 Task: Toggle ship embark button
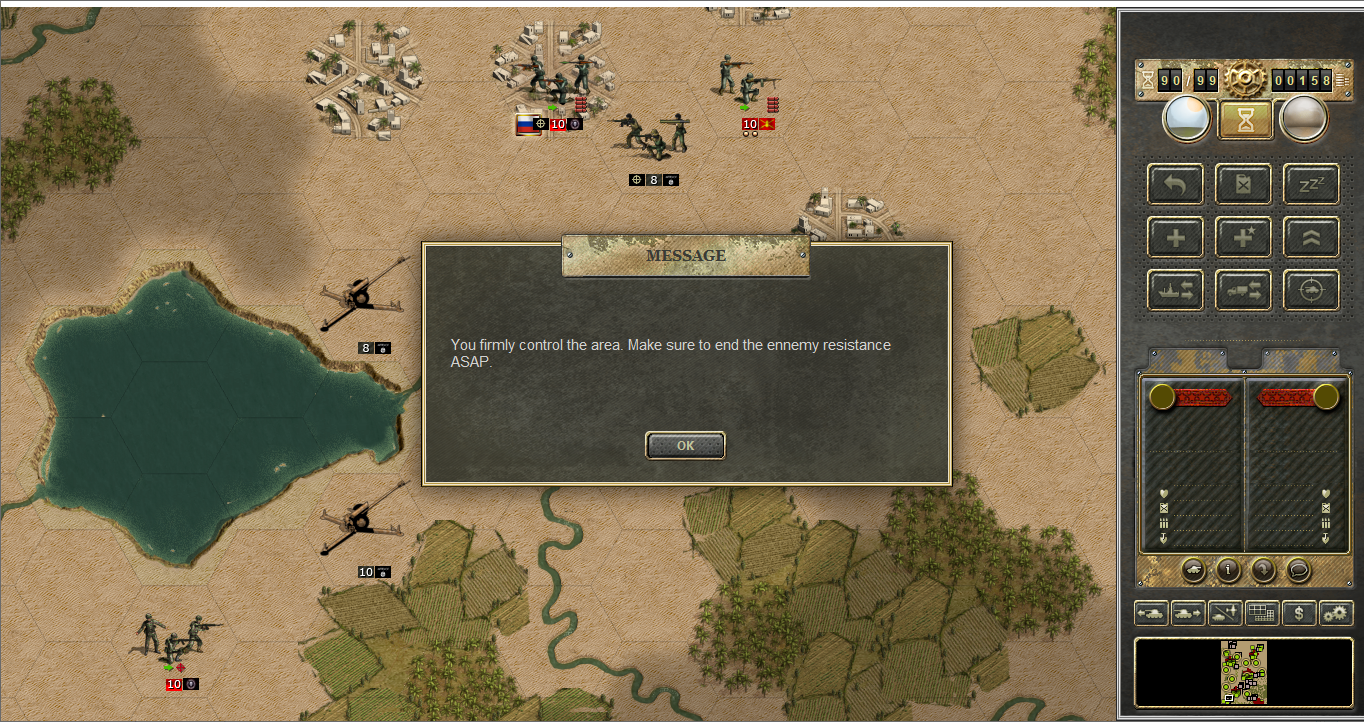coord(1175,290)
